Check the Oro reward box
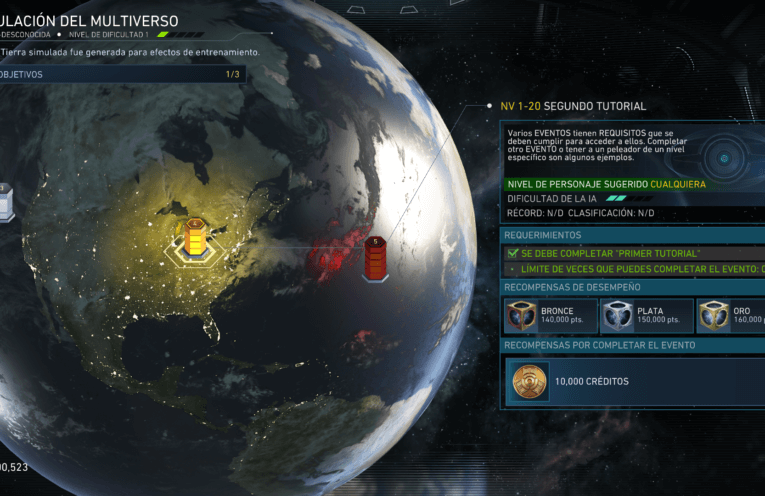Image resolution: width=765 pixels, height=496 pixels. pyautogui.click(x=732, y=316)
